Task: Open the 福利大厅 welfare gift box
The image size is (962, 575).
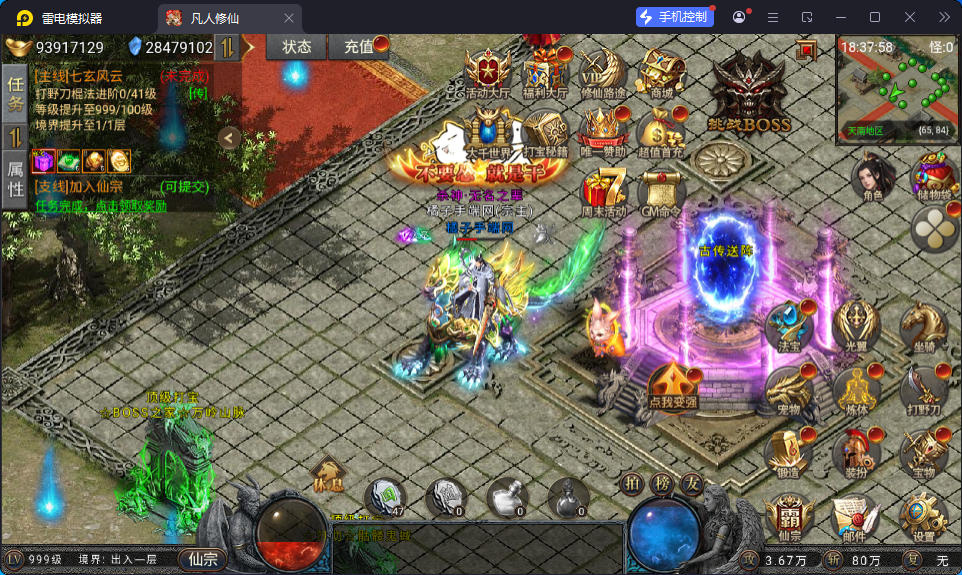Action: (x=546, y=73)
